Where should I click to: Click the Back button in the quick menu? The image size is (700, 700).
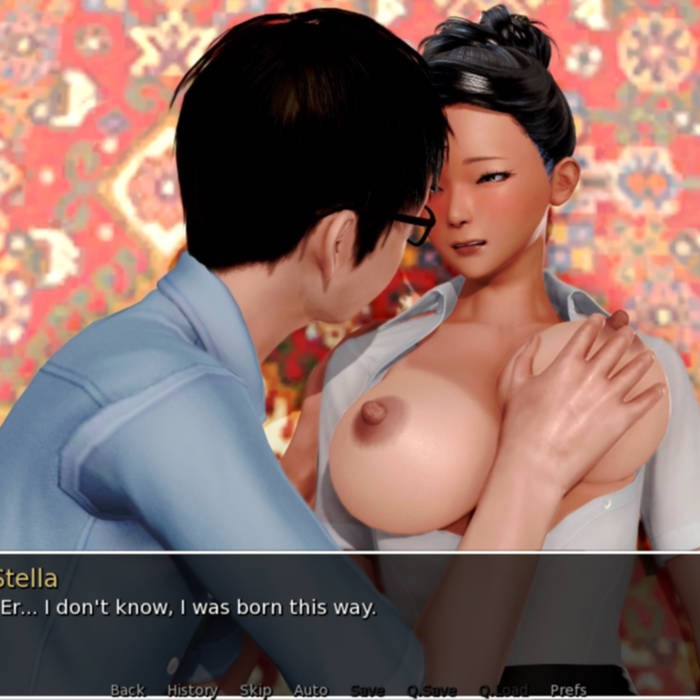(x=127, y=689)
